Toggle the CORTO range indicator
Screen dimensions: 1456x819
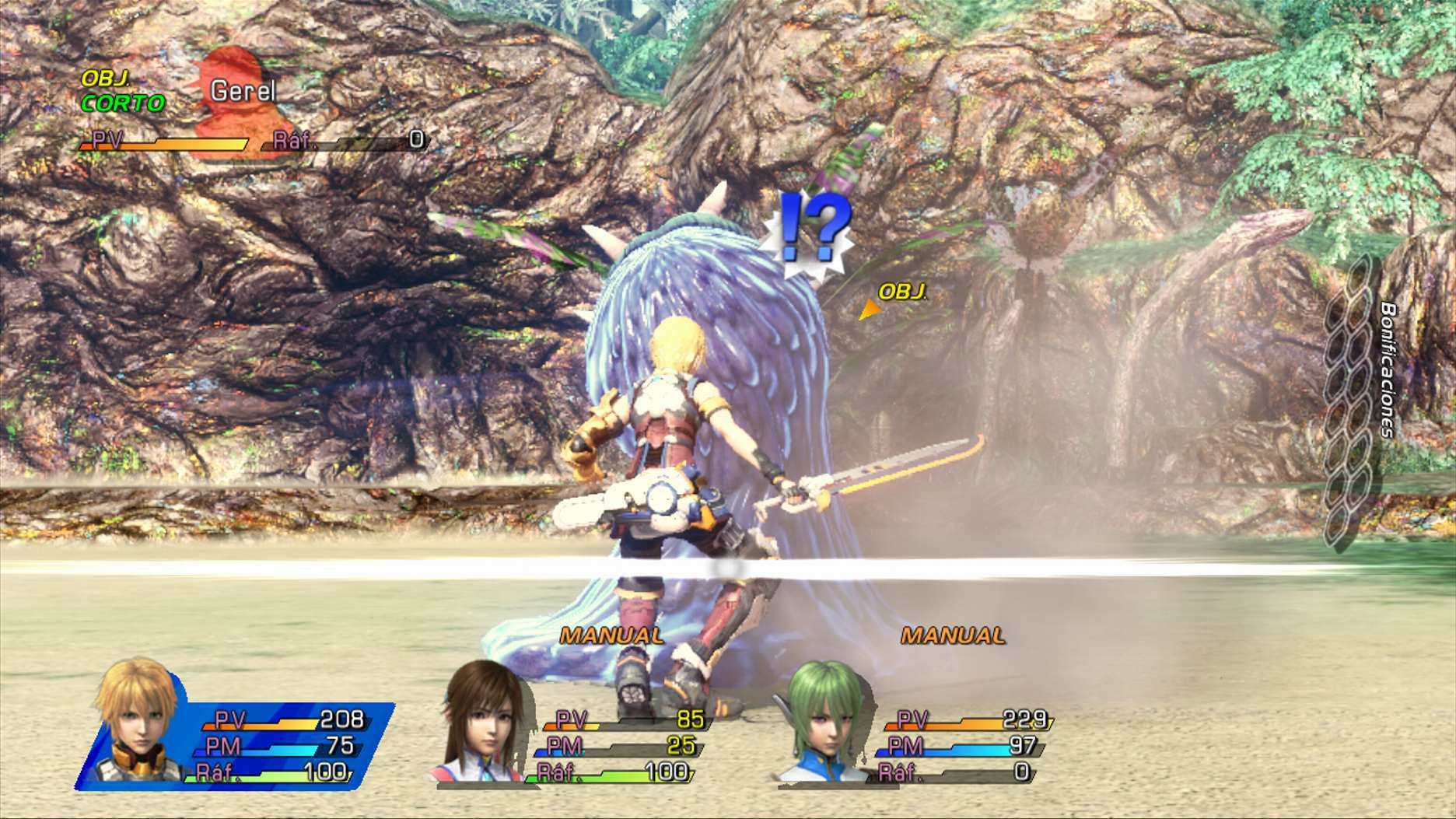[124, 100]
